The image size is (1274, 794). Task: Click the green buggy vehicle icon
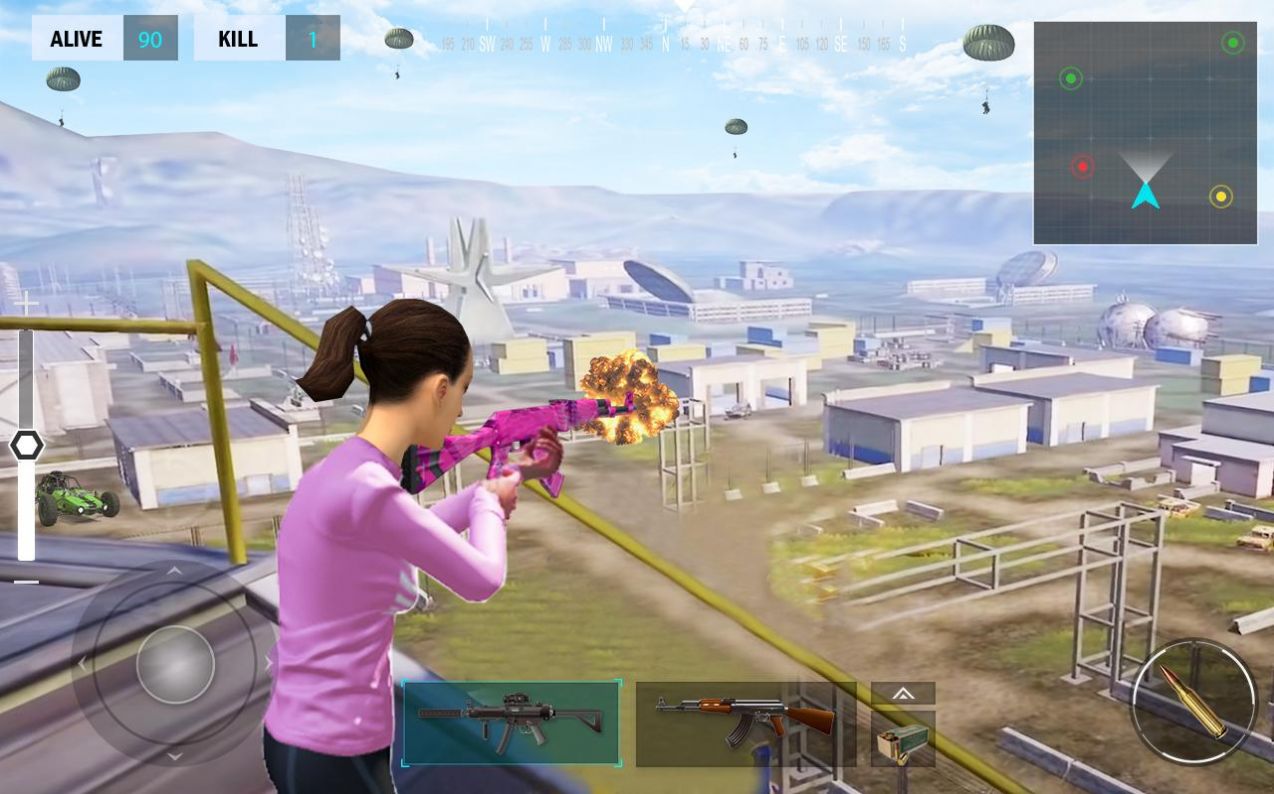76,496
